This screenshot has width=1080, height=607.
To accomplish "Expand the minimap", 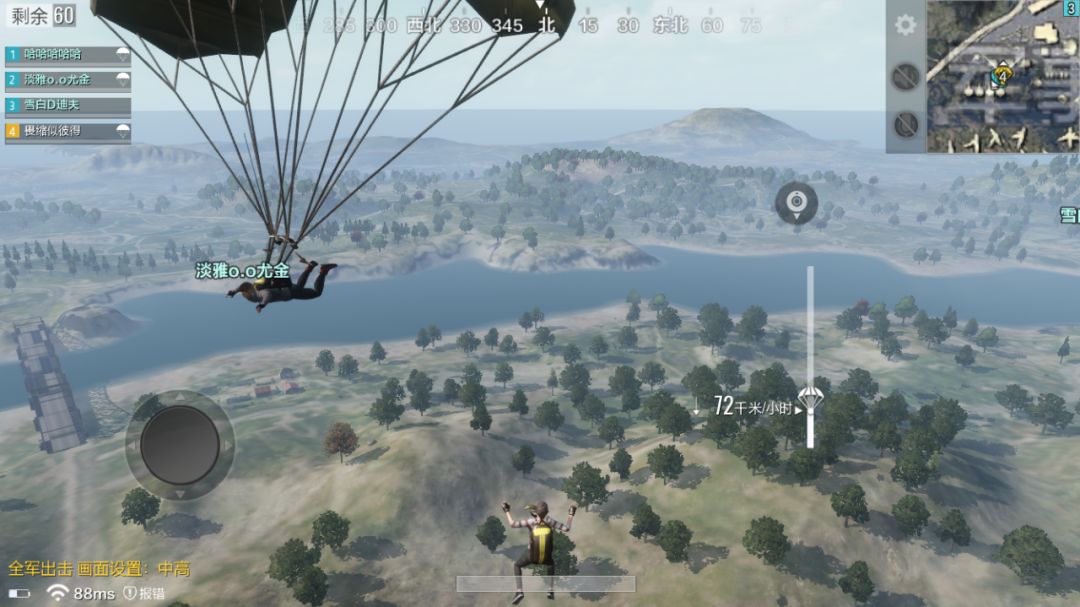I will [1002, 76].
